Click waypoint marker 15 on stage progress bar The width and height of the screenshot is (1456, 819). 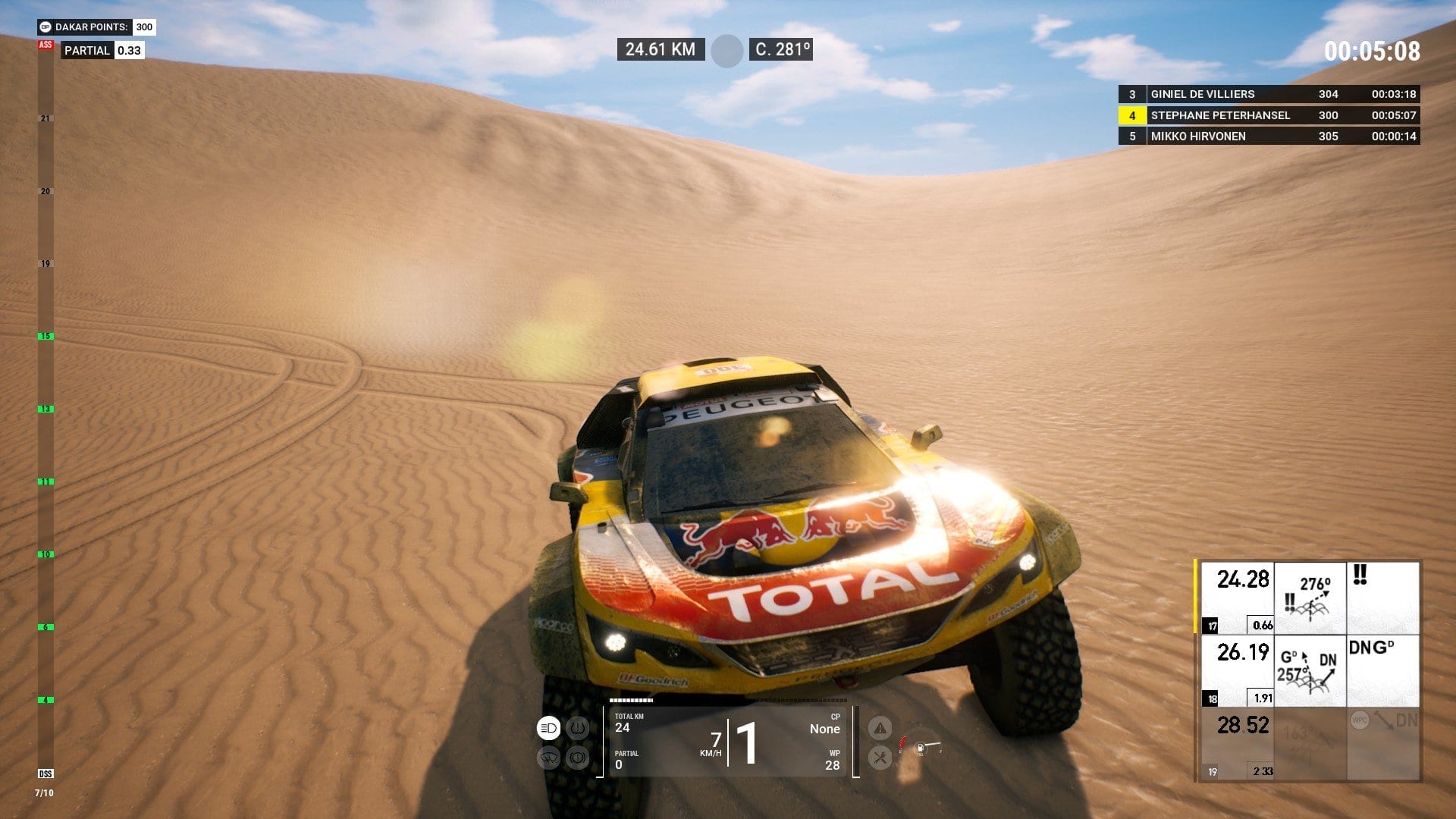pyautogui.click(x=45, y=336)
